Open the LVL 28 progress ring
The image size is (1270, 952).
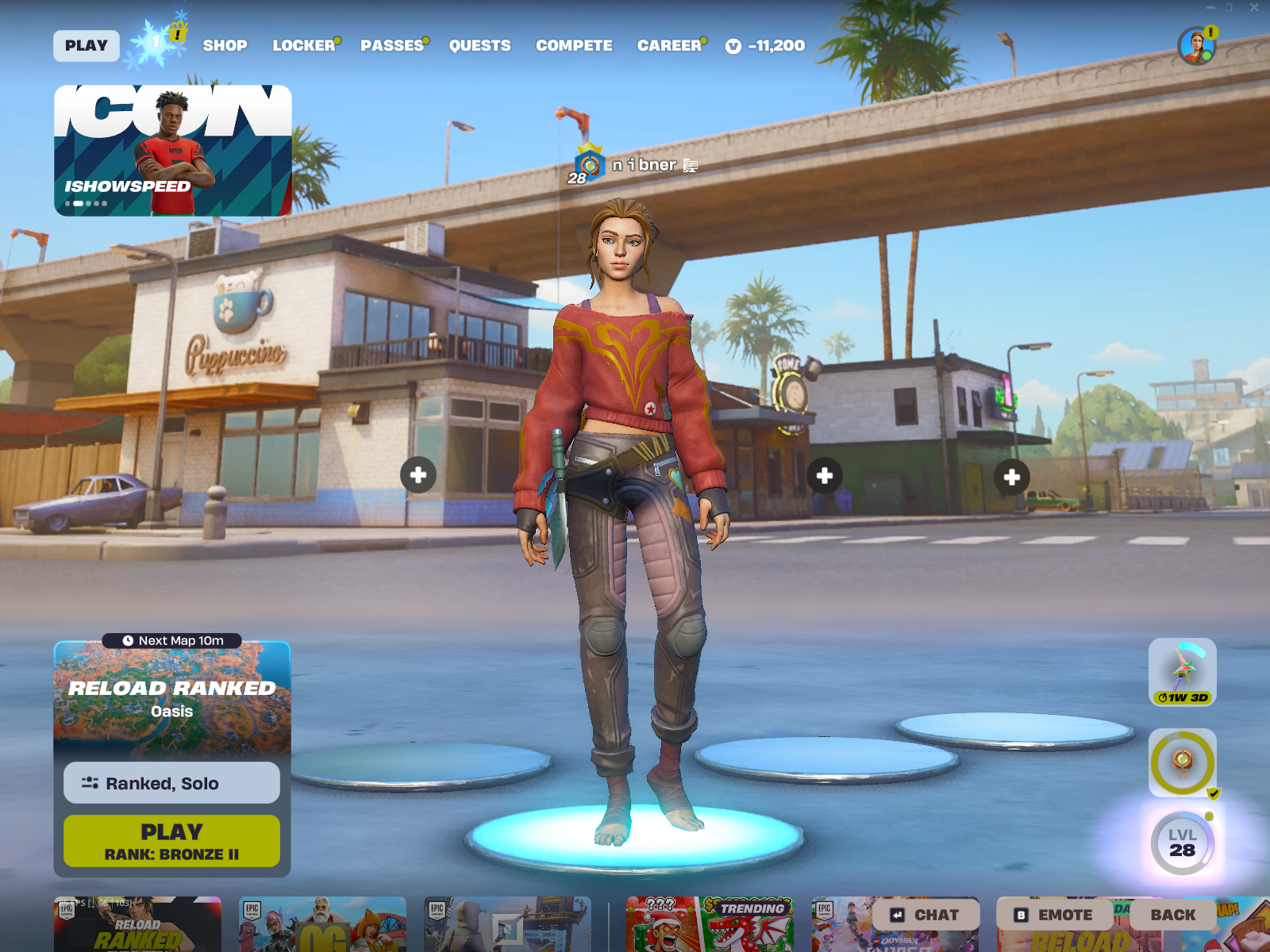[x=1182, y=843]
